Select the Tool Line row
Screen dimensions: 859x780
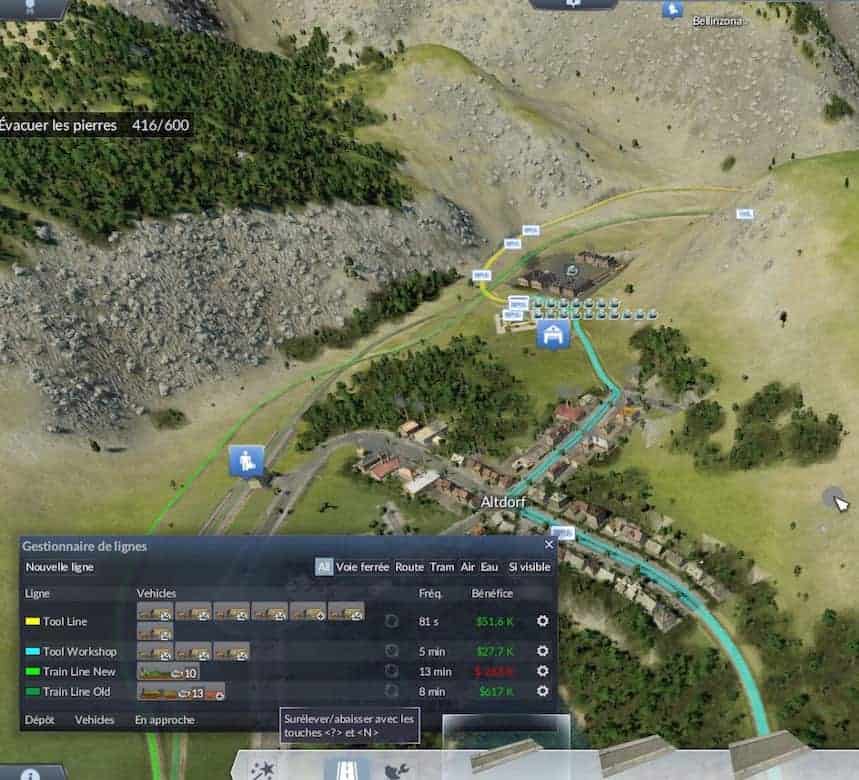coord(65,621)
